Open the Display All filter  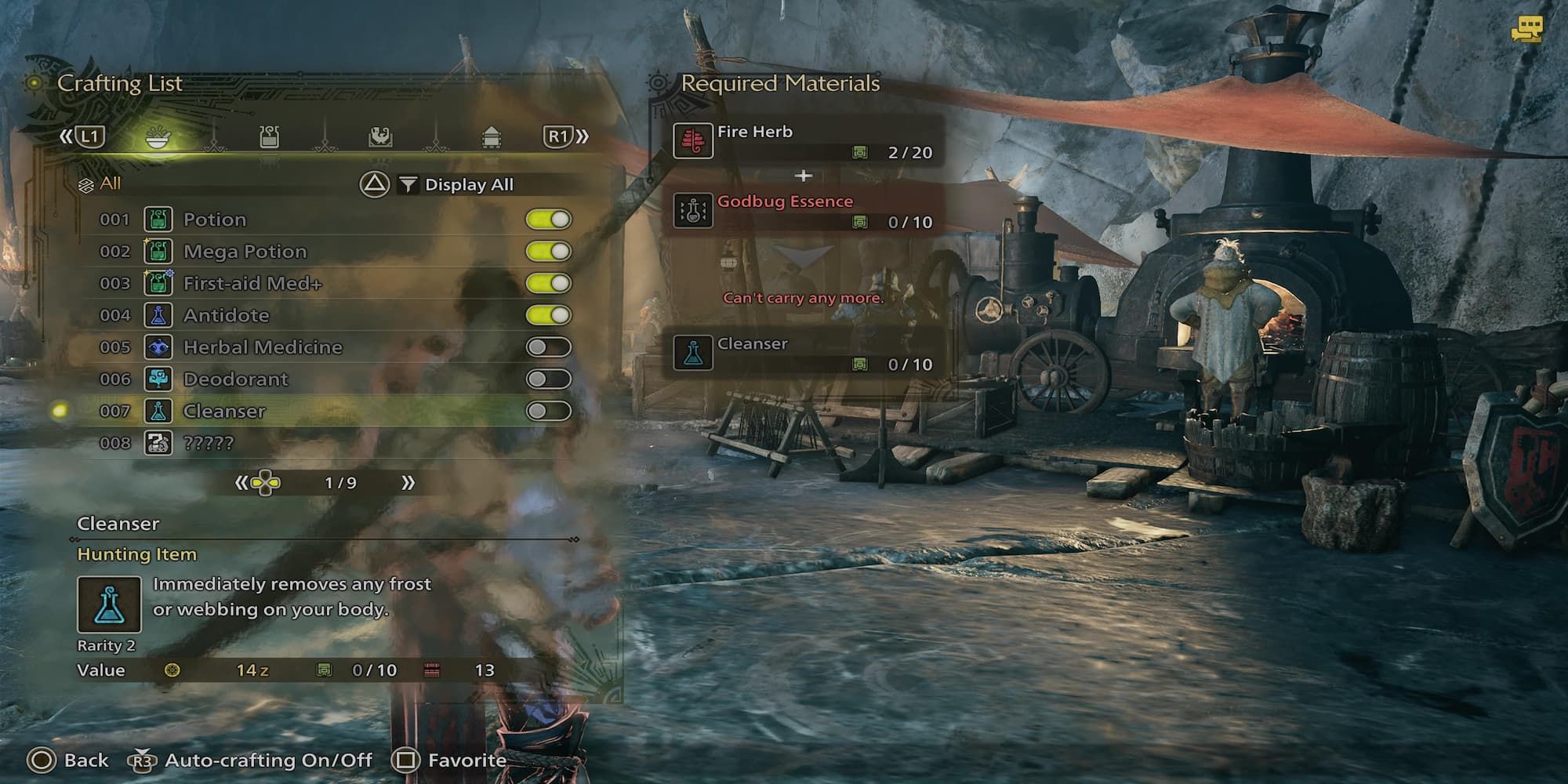457,185
